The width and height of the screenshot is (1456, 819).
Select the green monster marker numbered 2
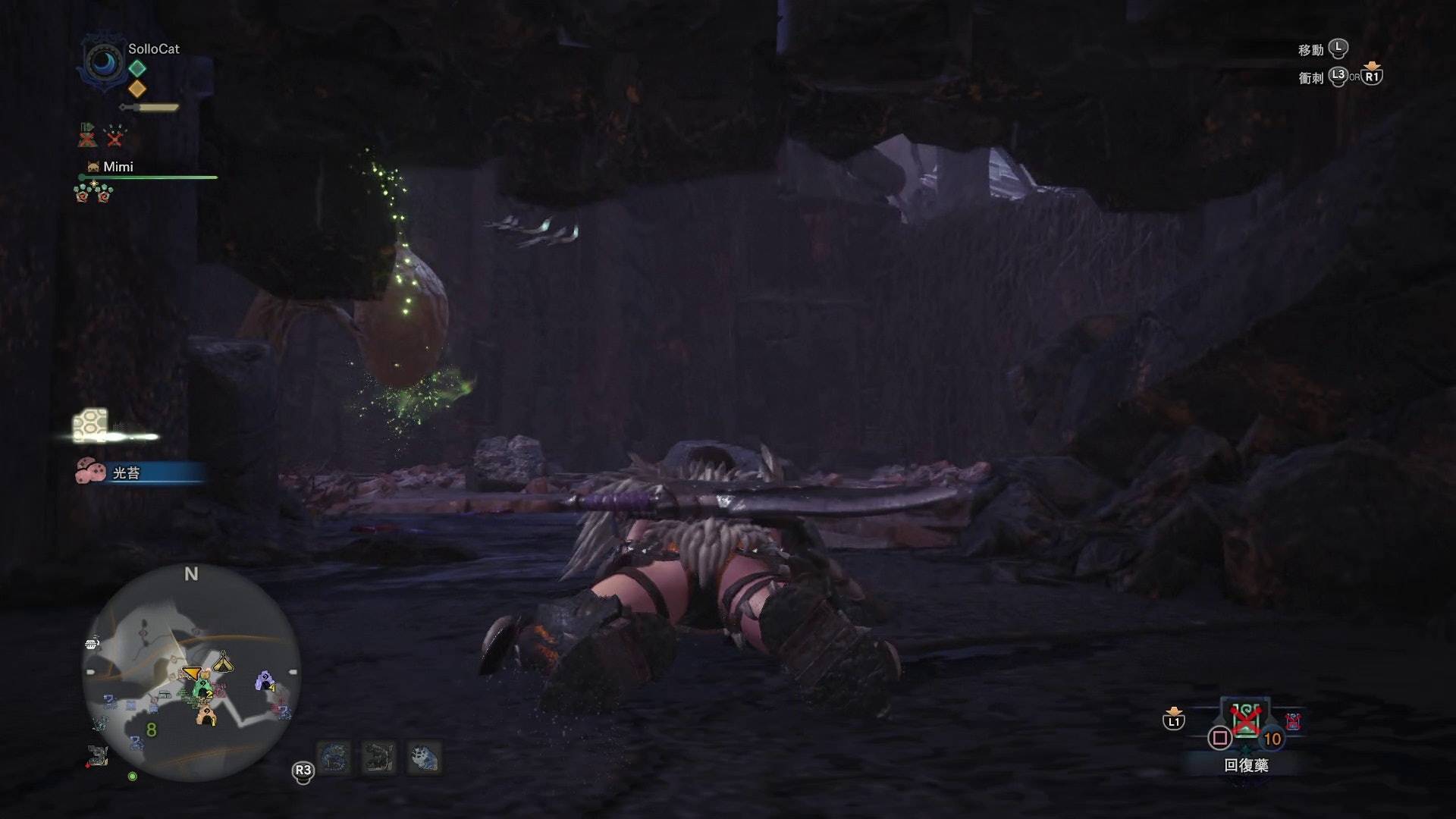202,689
